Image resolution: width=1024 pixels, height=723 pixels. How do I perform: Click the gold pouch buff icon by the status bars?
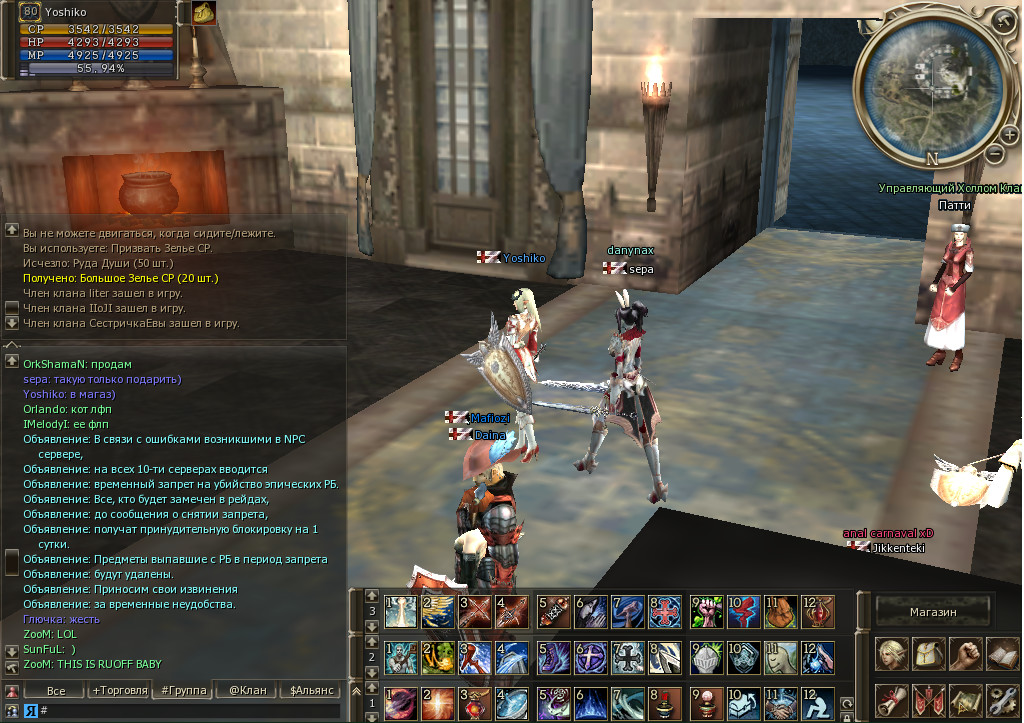204,13
